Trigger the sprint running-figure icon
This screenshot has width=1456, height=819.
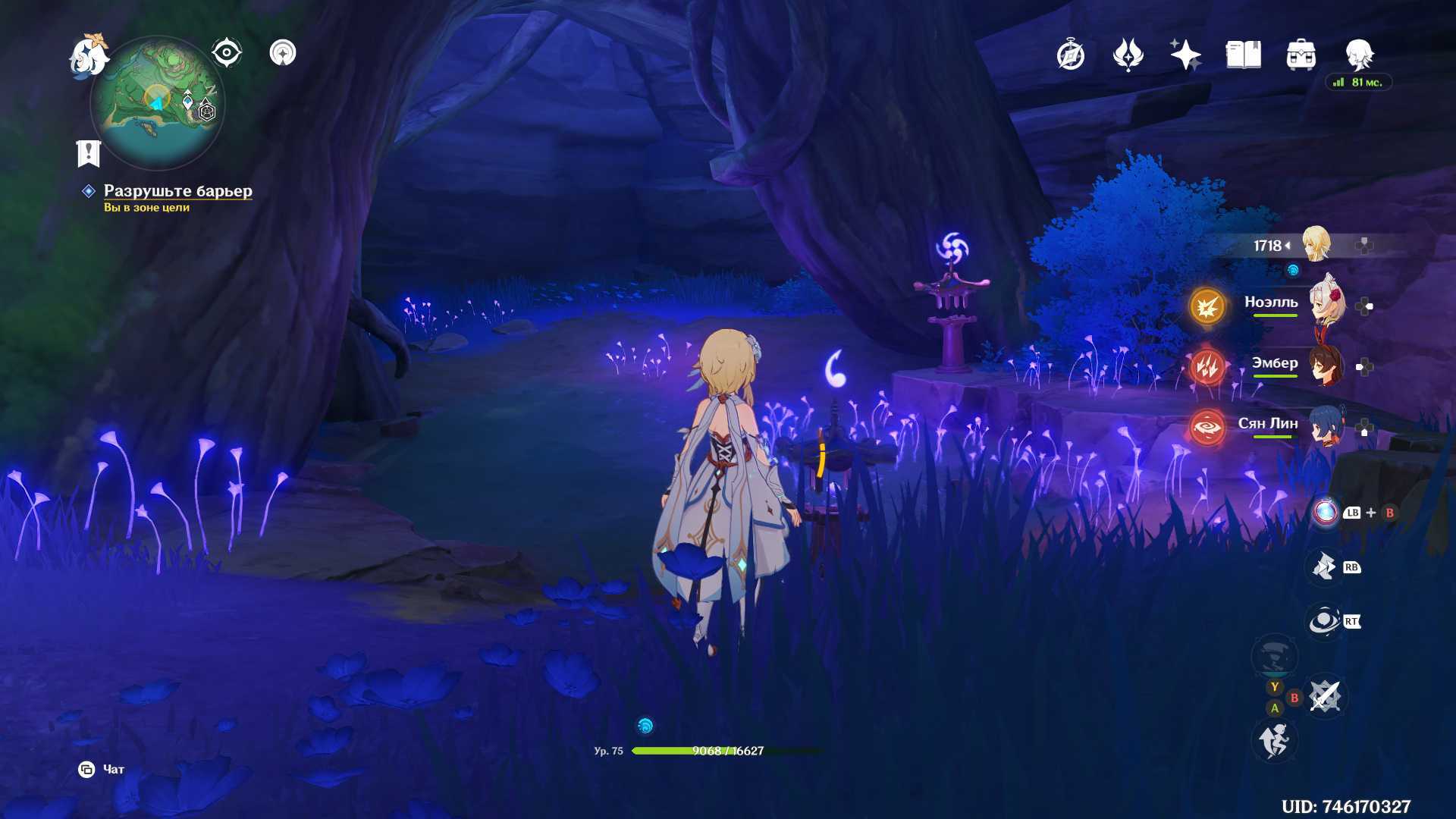(1274, 740)
